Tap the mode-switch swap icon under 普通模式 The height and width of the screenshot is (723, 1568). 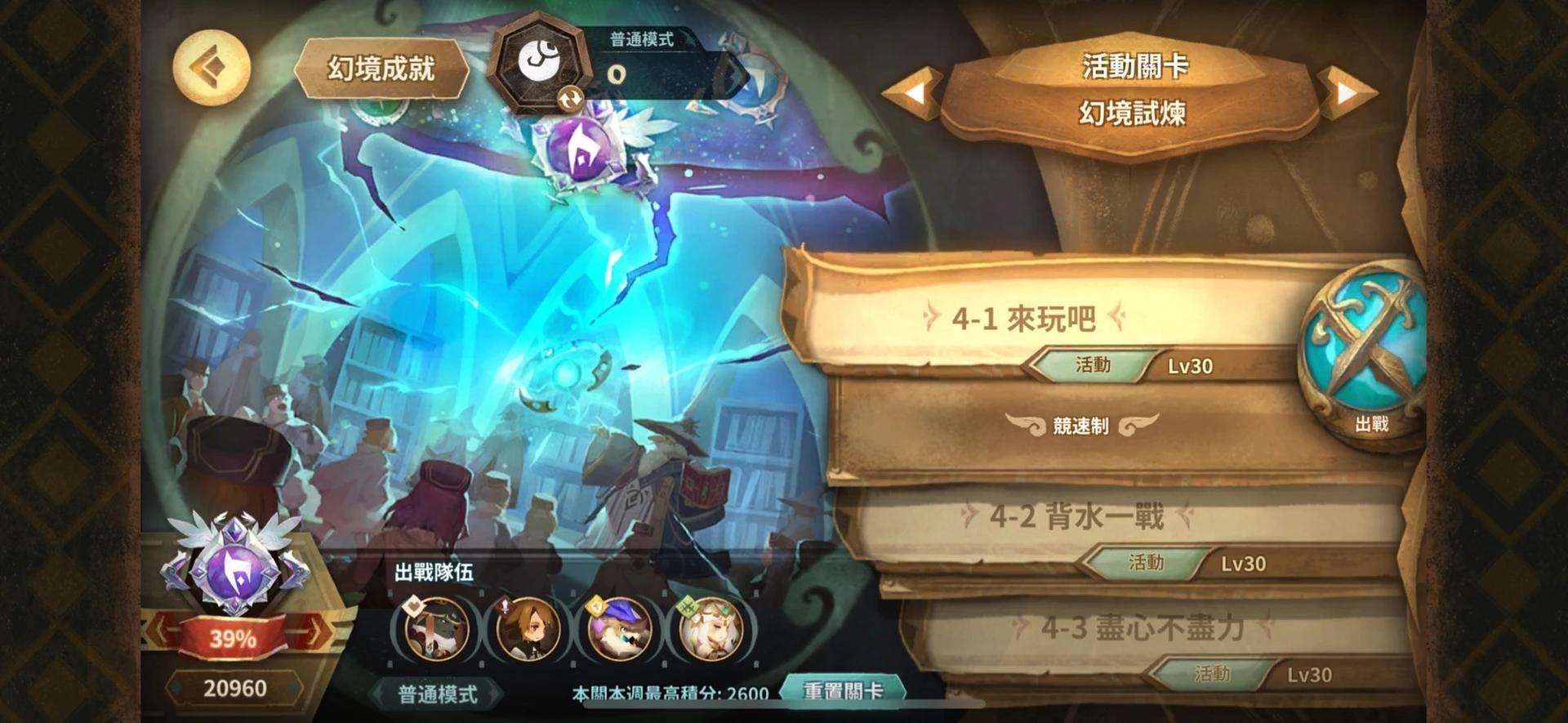click(572, 100)
